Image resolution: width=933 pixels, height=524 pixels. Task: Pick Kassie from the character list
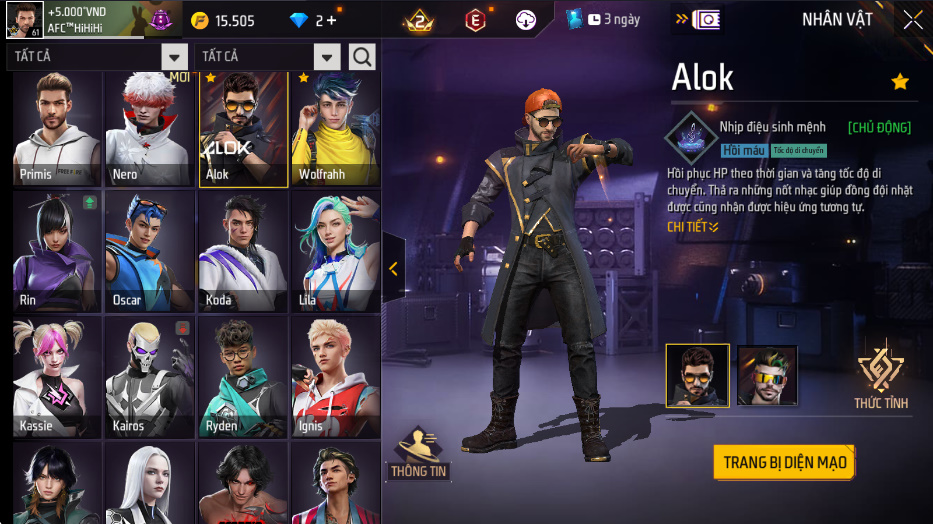pos(56,378)
